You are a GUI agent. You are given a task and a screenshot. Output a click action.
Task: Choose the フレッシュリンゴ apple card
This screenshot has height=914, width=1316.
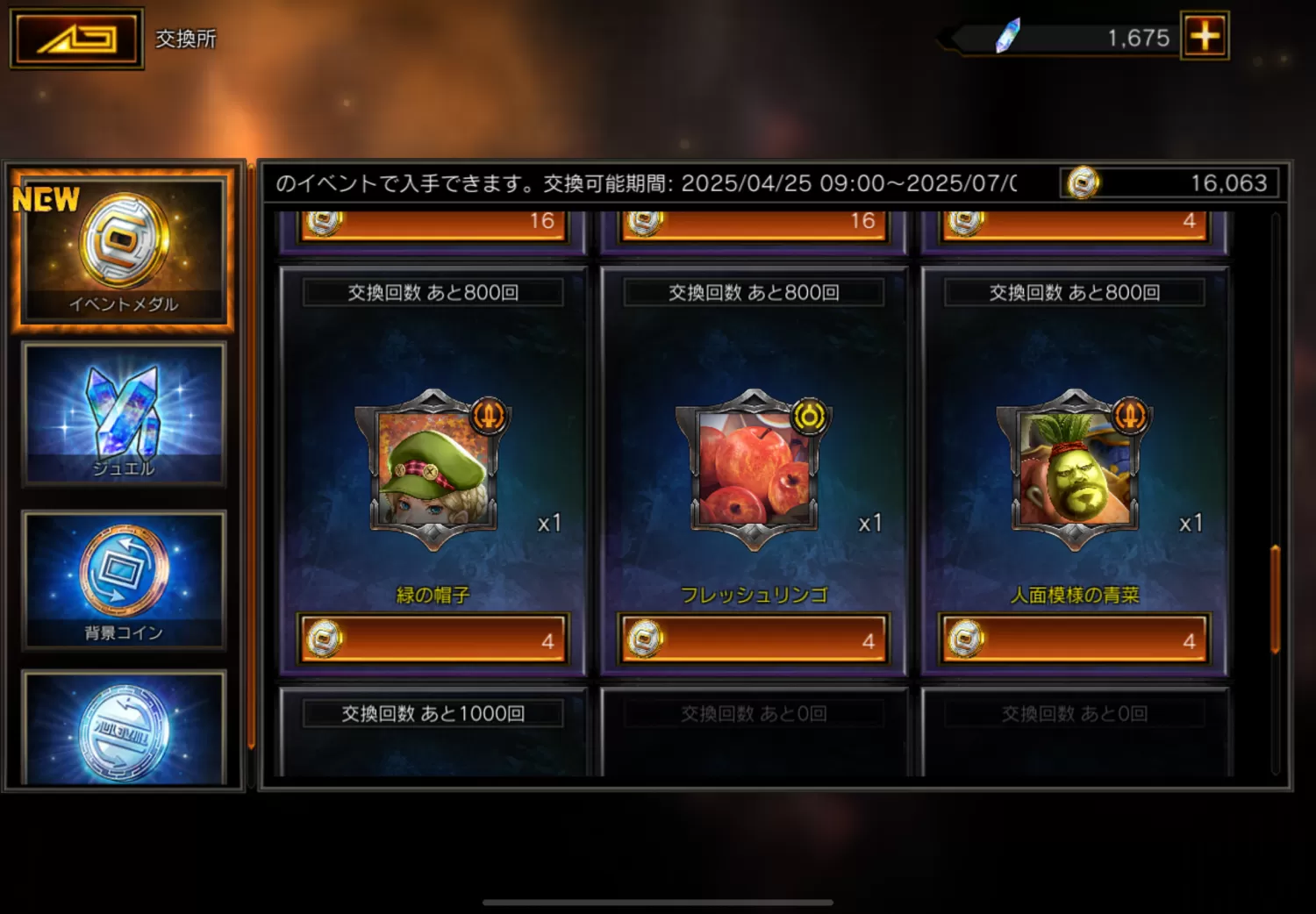point(754,469)
